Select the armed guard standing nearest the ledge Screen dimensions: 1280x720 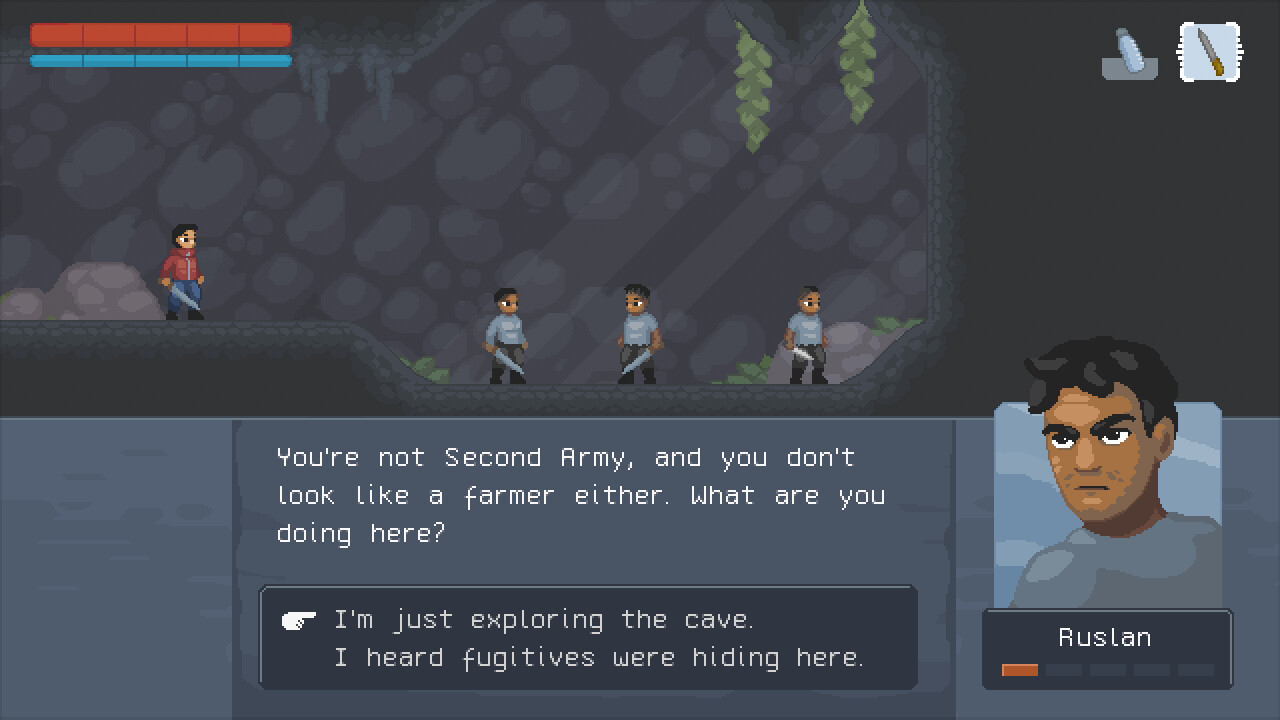coord(505,335)
